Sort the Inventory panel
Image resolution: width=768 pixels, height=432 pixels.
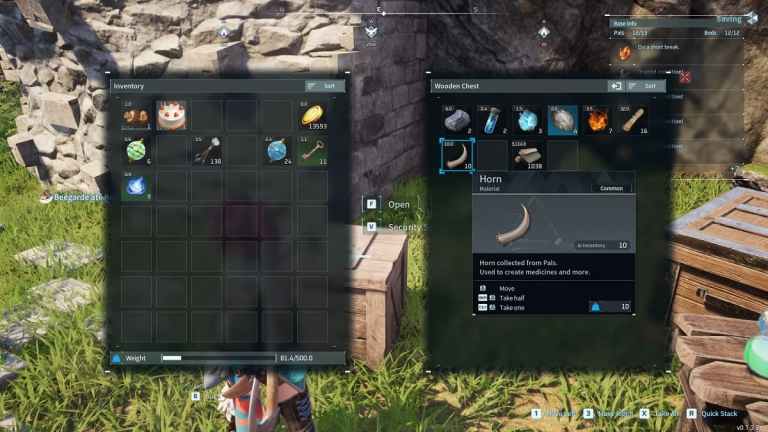(x=325, y=86)
